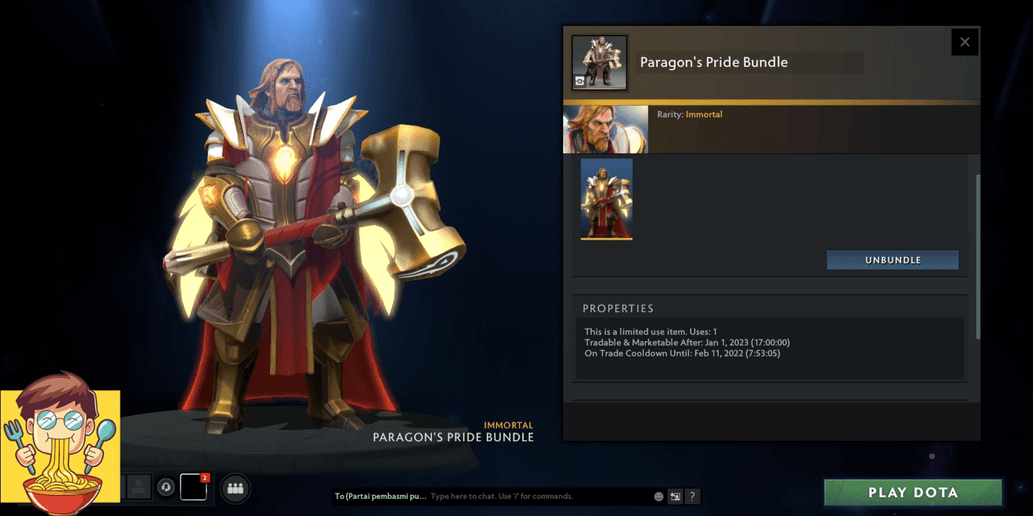Open the chat help question mark
1033x516 pixels.
[692, 496]
